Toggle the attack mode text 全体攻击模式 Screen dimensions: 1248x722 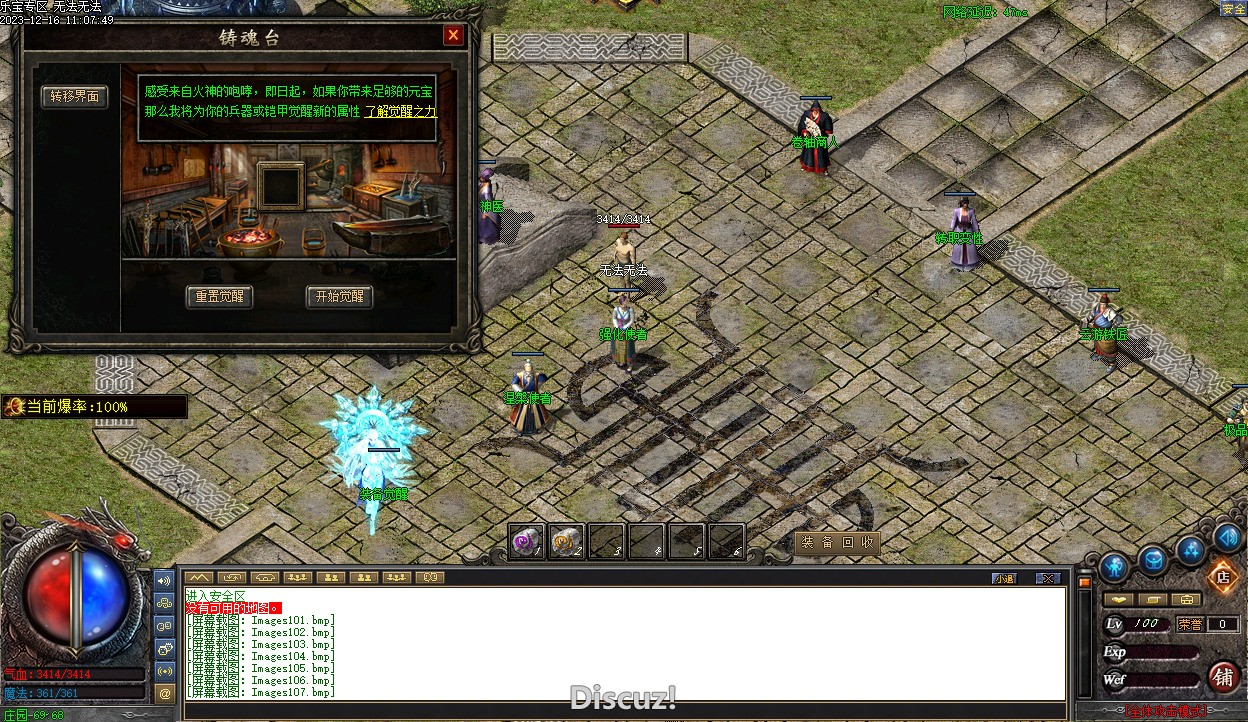(1165, 712)
